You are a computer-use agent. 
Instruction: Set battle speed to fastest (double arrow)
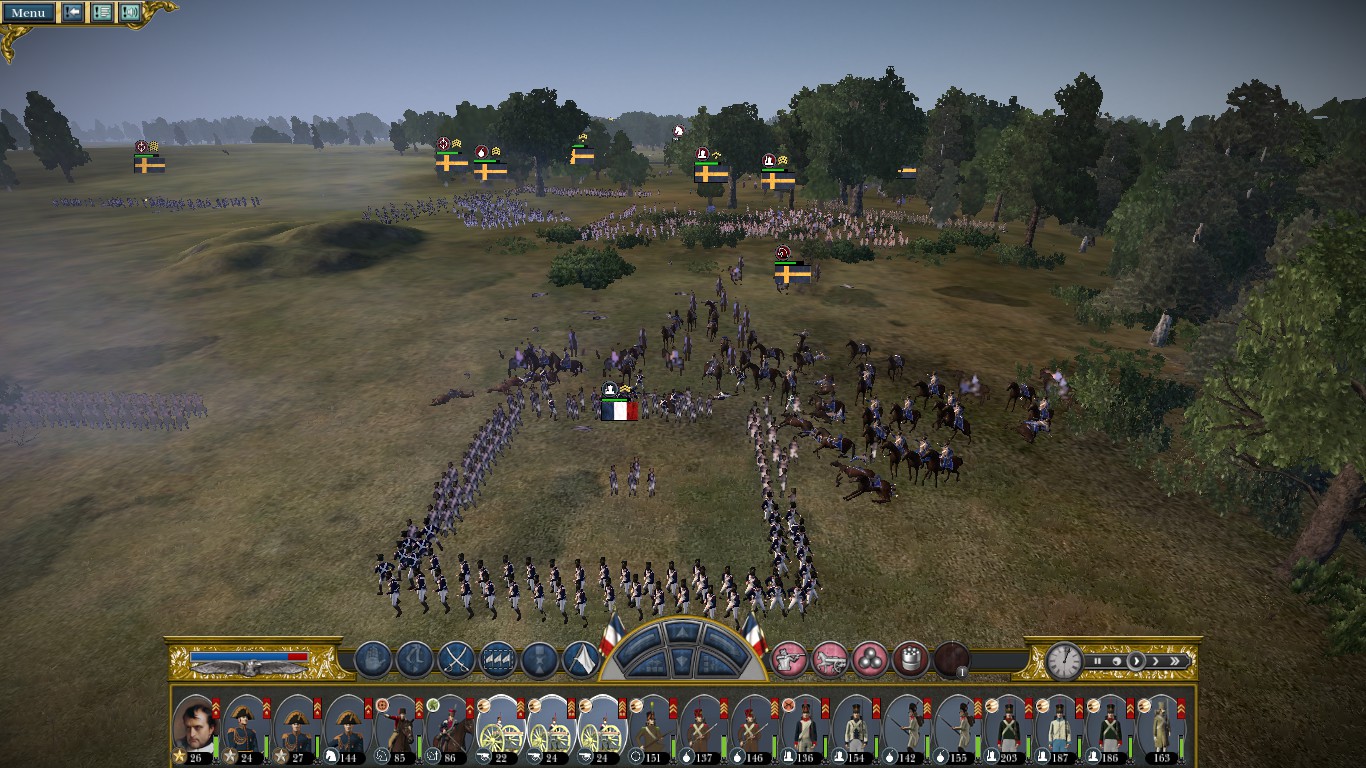[x=1176, y=661]
